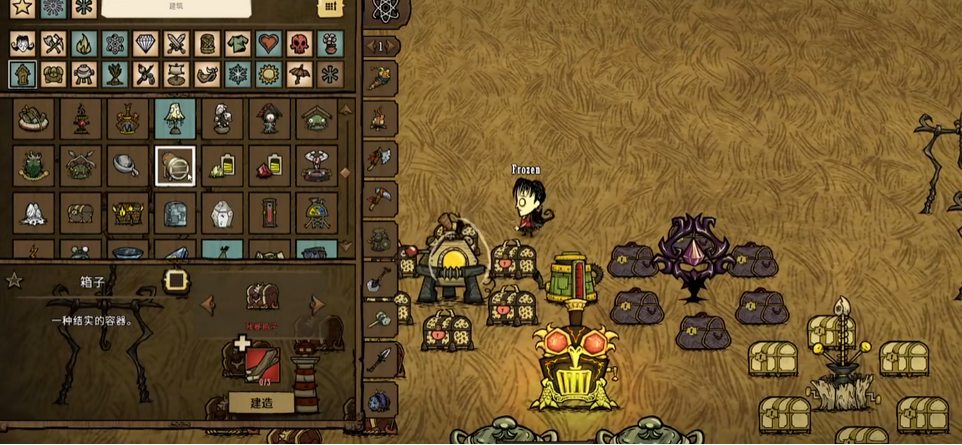The width and height of the screenshot is (962, 445).
Task: Switch to the fire crafting category
Action: click(x=84, y=44)
